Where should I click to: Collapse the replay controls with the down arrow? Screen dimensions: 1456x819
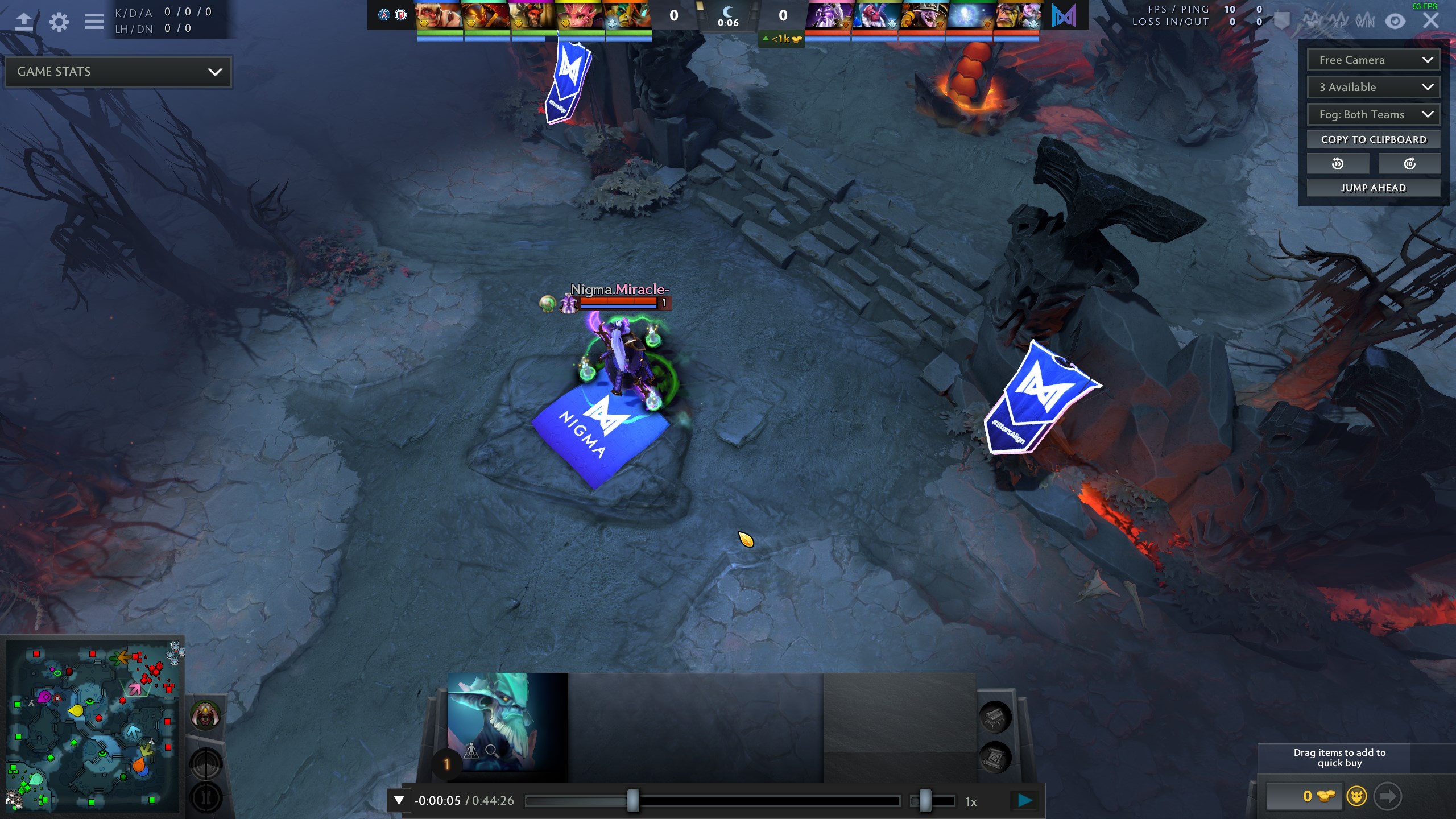click(x=399, y=801)
